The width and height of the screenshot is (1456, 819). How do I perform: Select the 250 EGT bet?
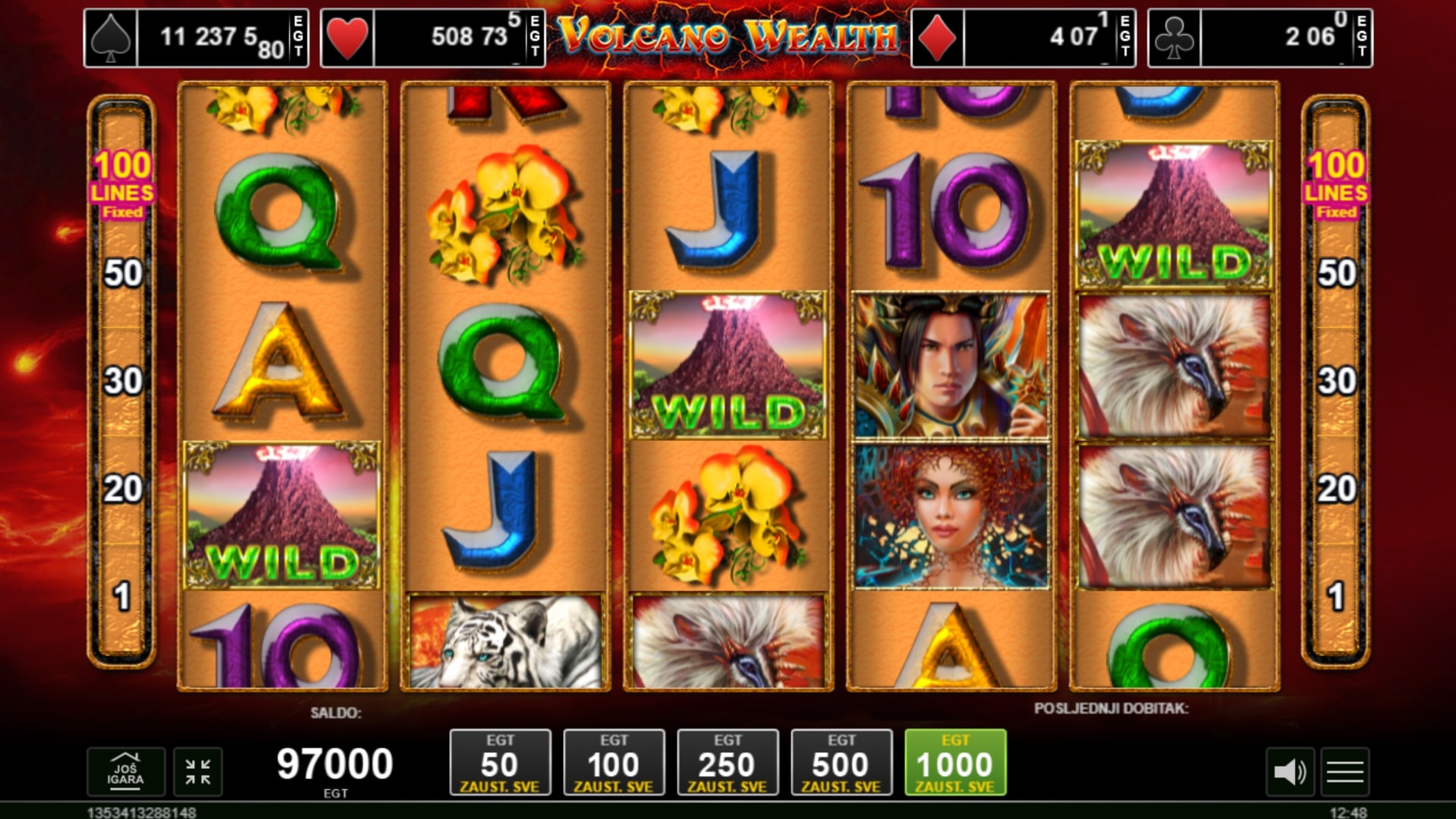(728, 762)
